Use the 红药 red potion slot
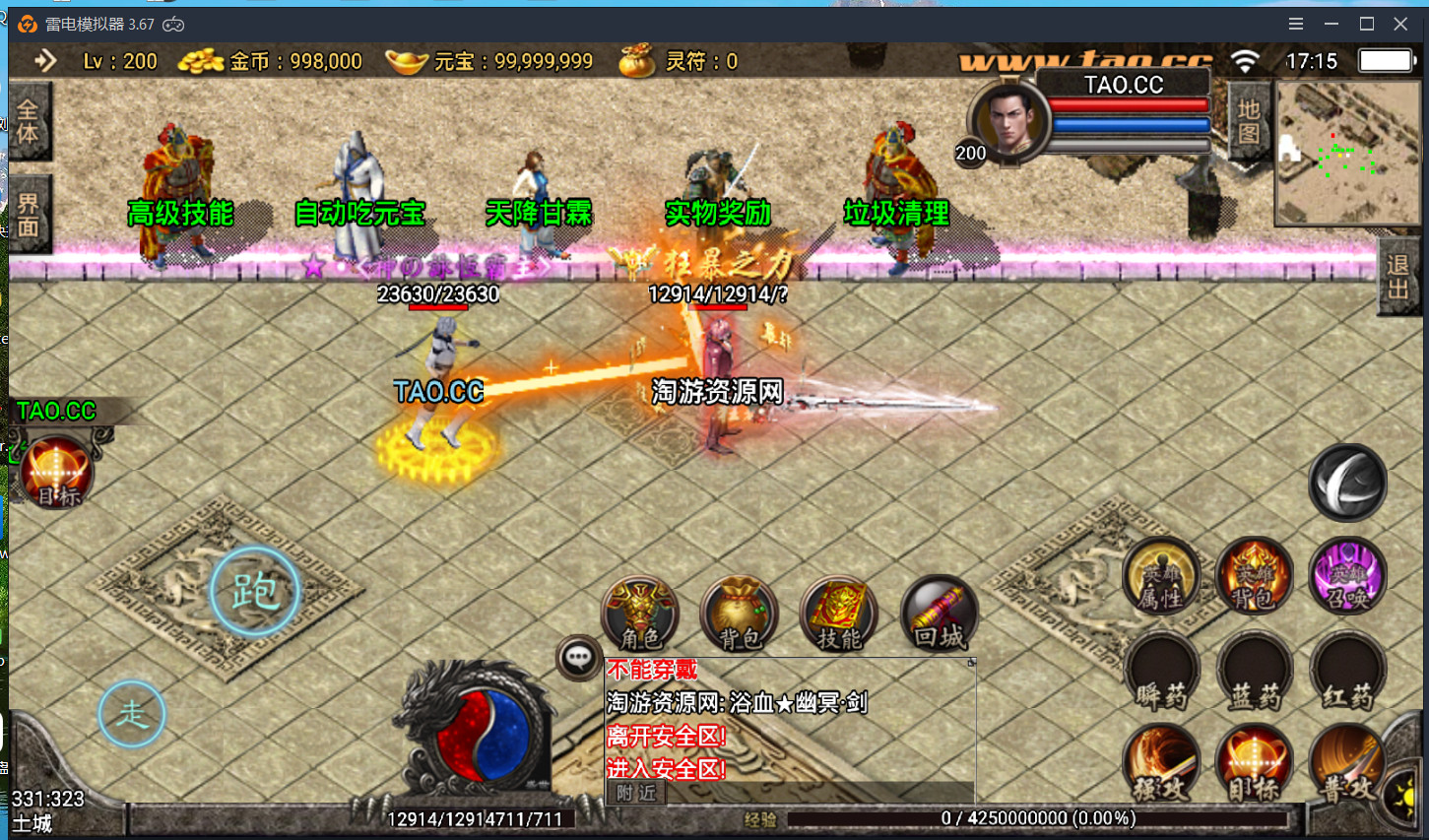This screenshot has height=840, width=1429. [x=1347, y=675]
